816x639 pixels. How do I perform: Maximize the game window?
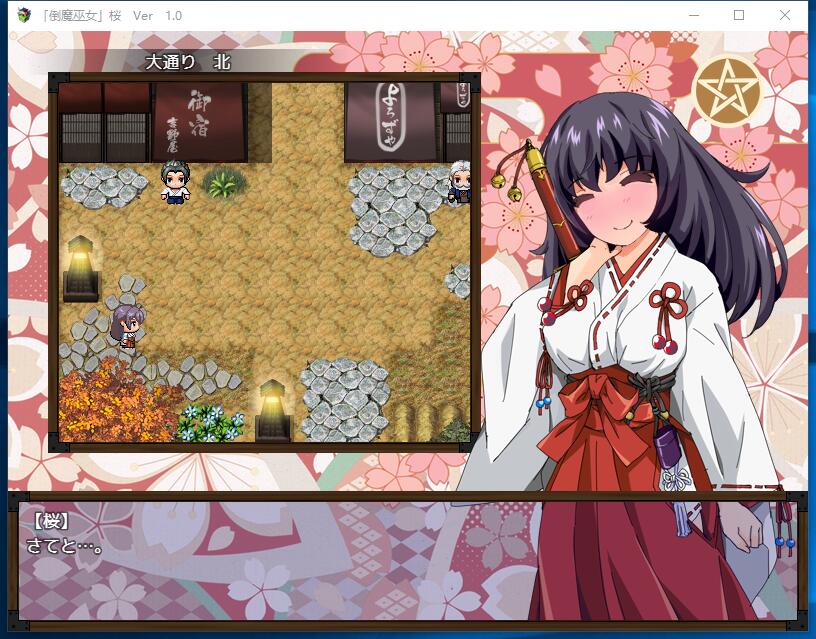click(739, 15)
